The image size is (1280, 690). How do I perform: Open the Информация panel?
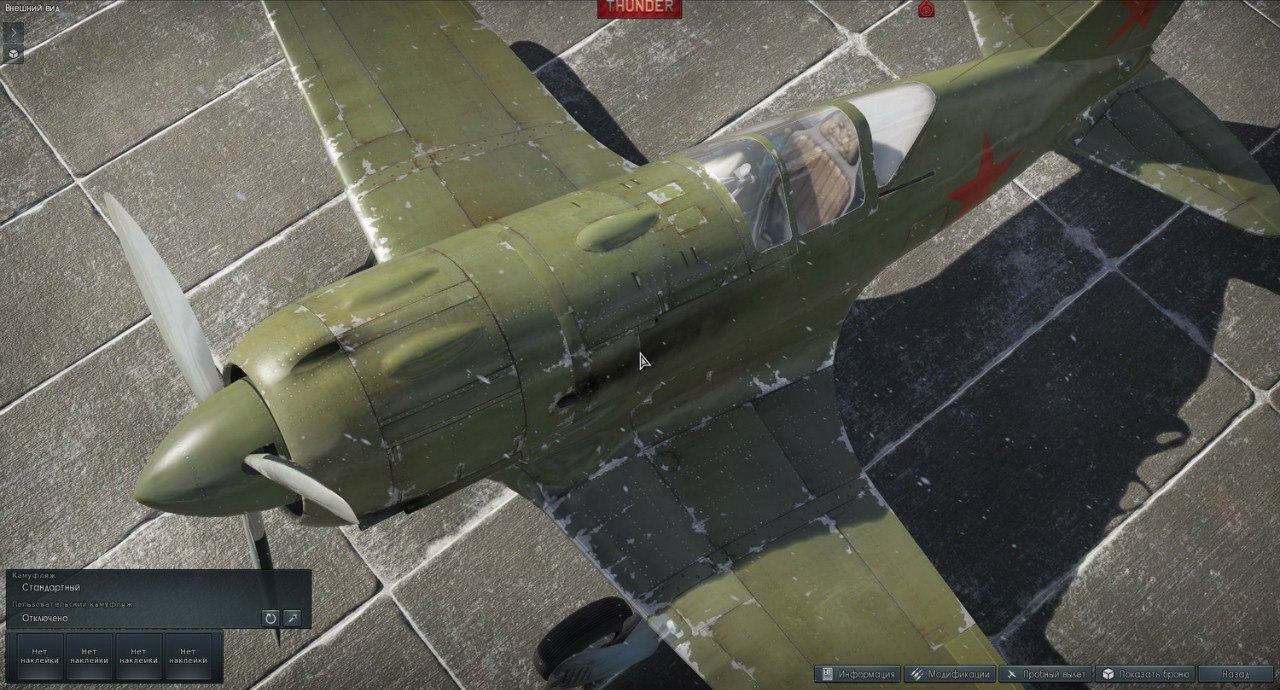tap(859, 675)
